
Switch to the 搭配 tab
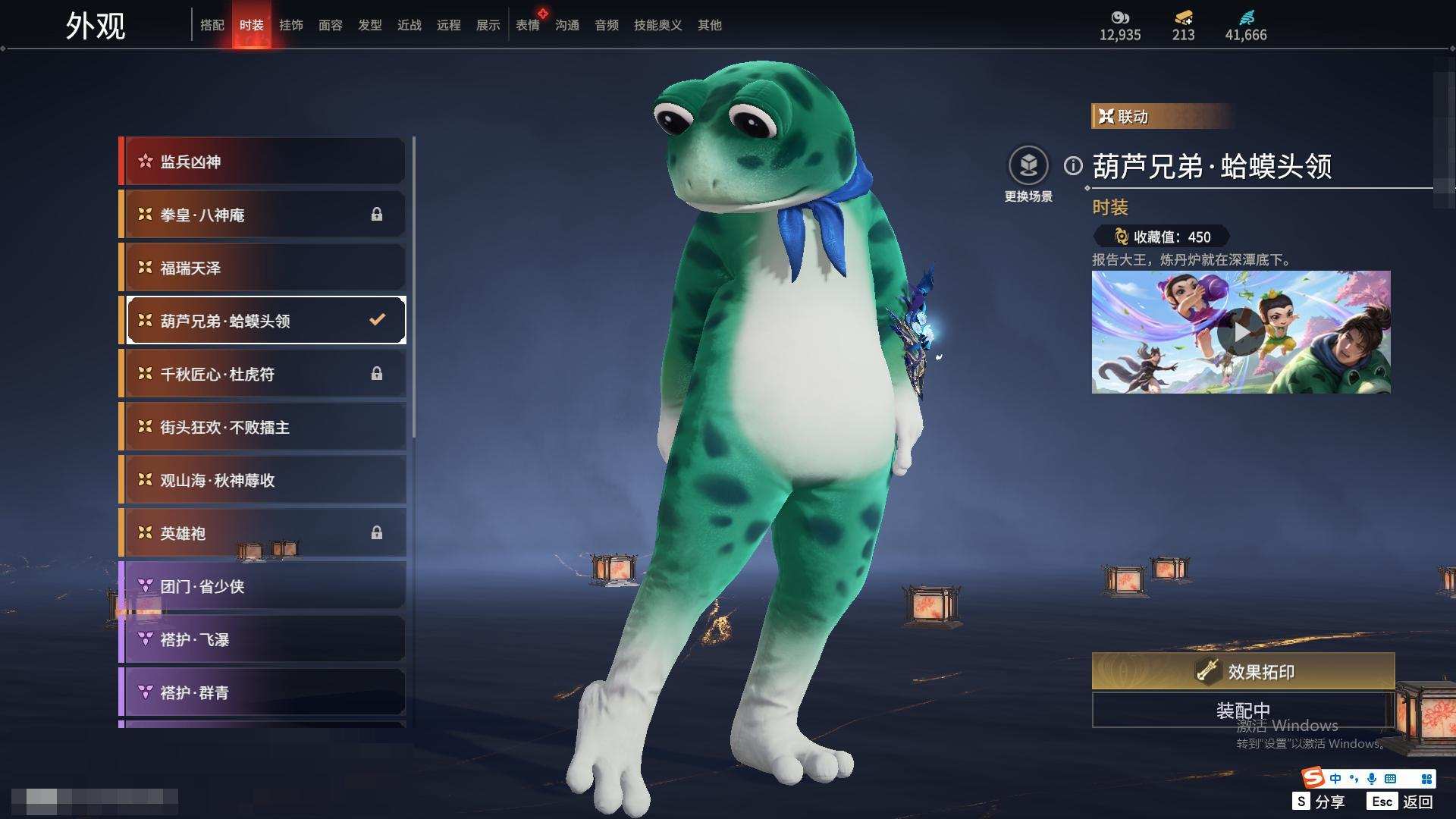(x=212, y=25)
